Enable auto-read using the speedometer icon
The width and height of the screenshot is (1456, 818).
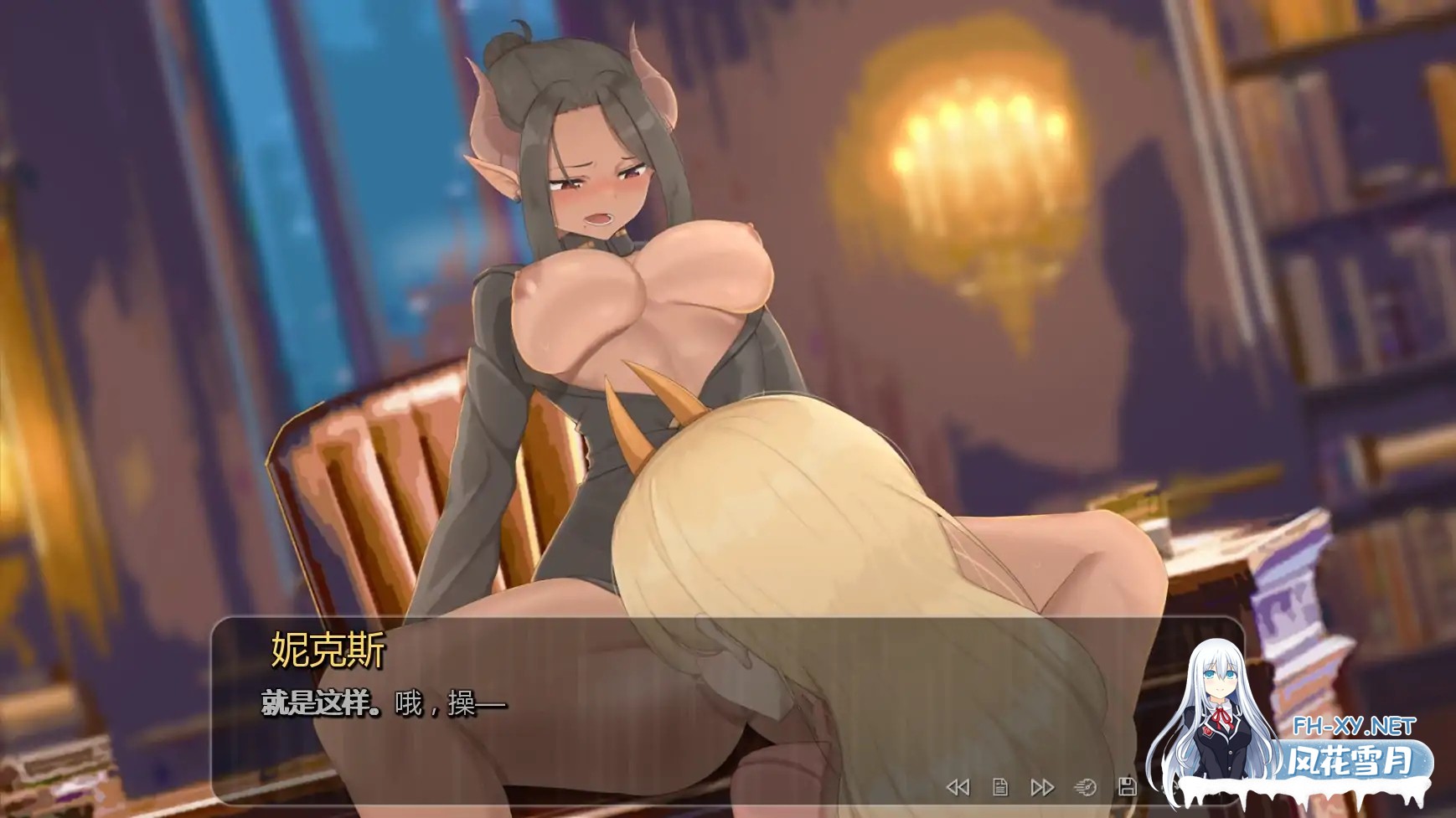coord(1085,787)
